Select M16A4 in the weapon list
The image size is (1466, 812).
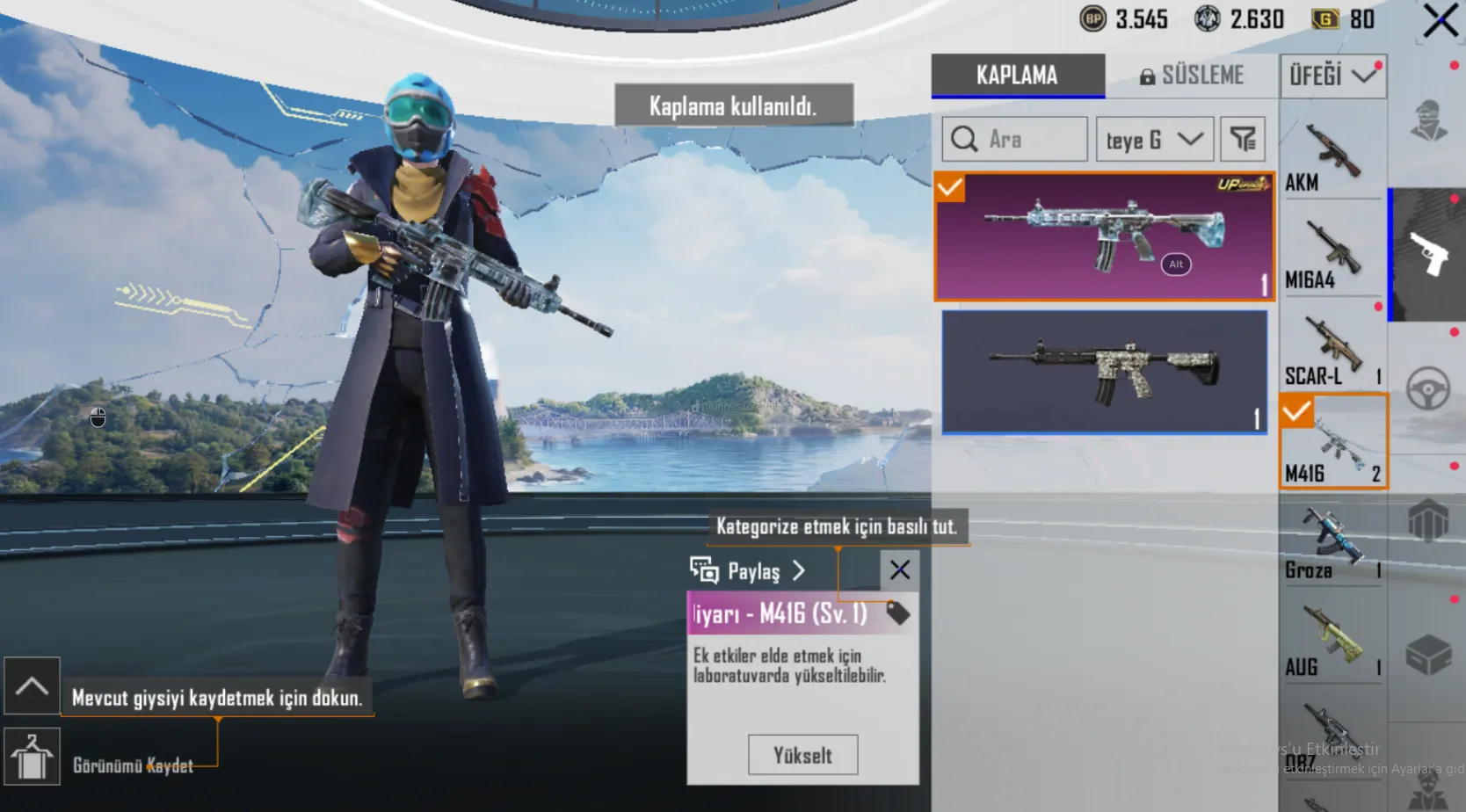click(x=1332, y=255)
